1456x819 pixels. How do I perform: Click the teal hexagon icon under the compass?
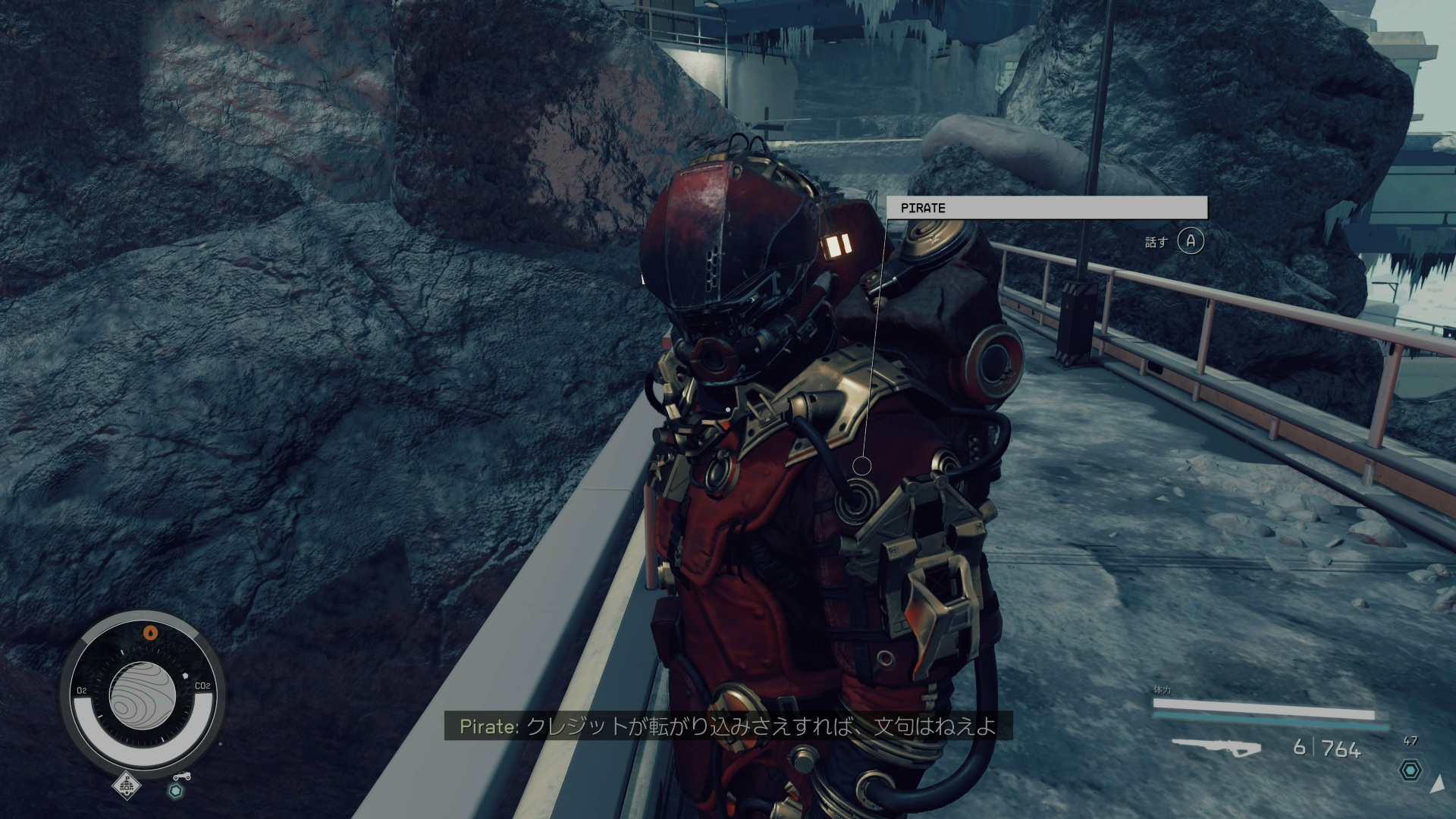(176, 791)
